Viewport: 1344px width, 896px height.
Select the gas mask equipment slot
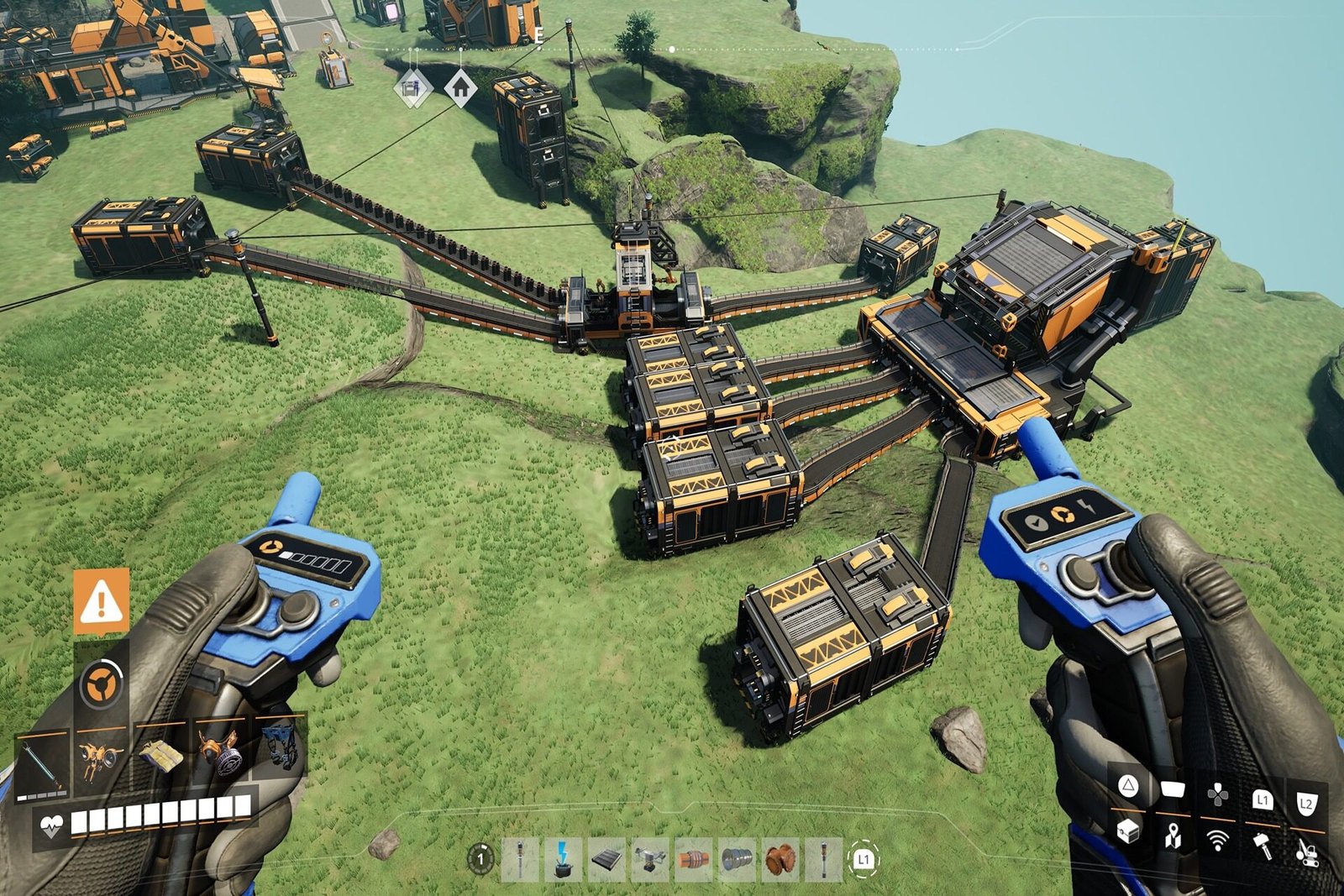pyautogui.click(x=220, y=750)
